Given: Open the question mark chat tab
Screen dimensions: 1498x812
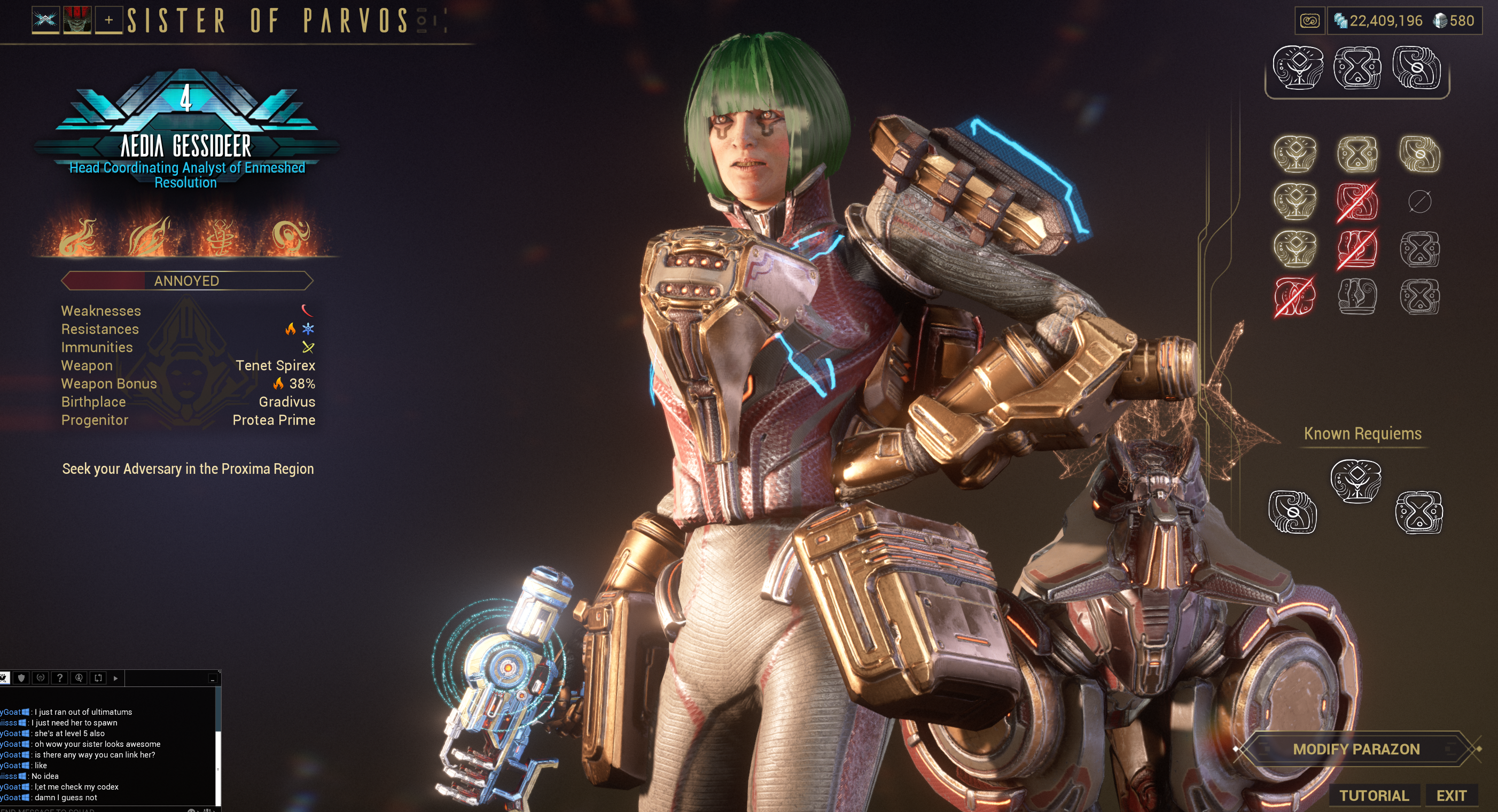Looking at the screenshot, I should click(59, 677).
